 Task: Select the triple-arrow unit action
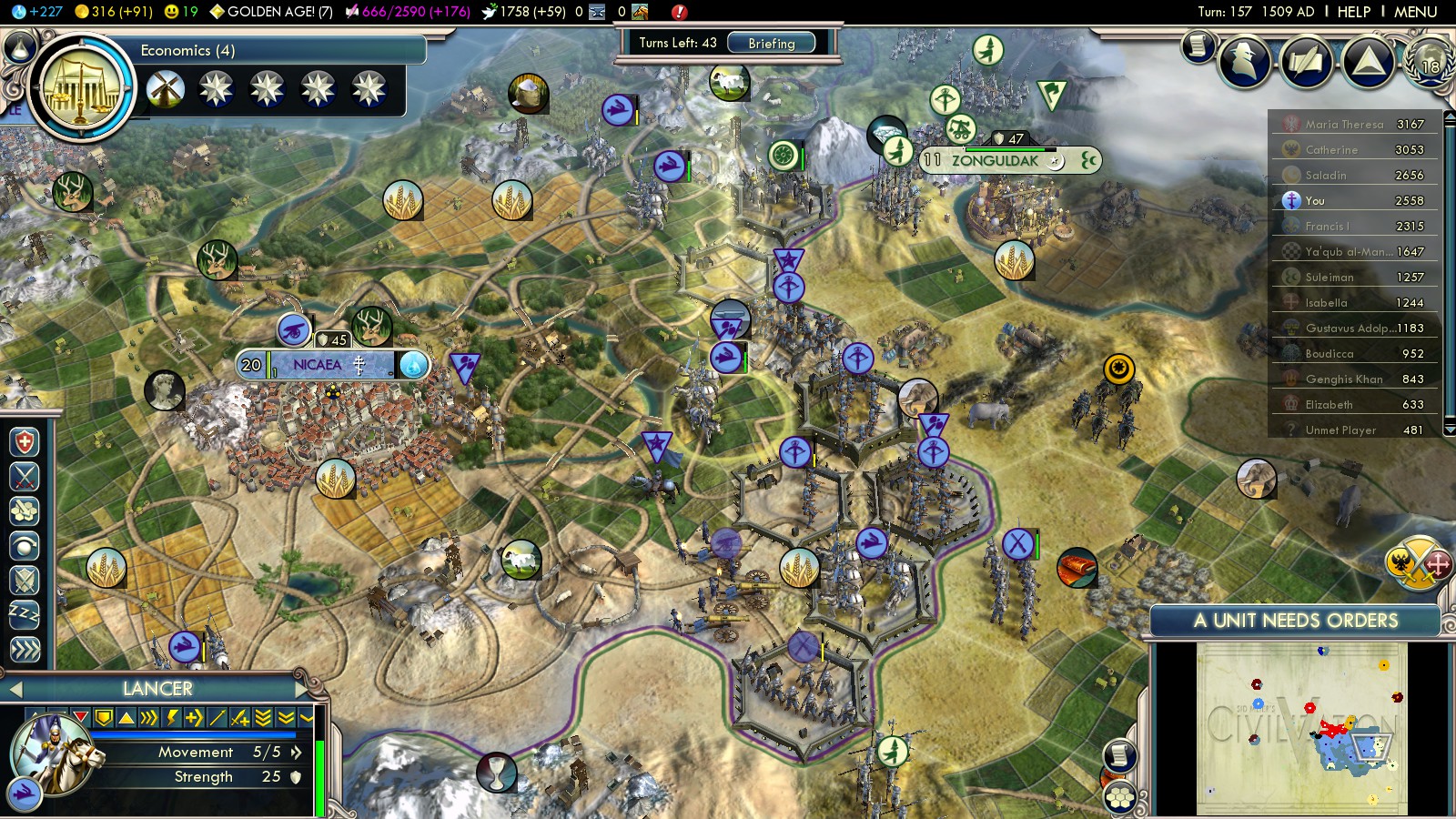click(25, 649)
